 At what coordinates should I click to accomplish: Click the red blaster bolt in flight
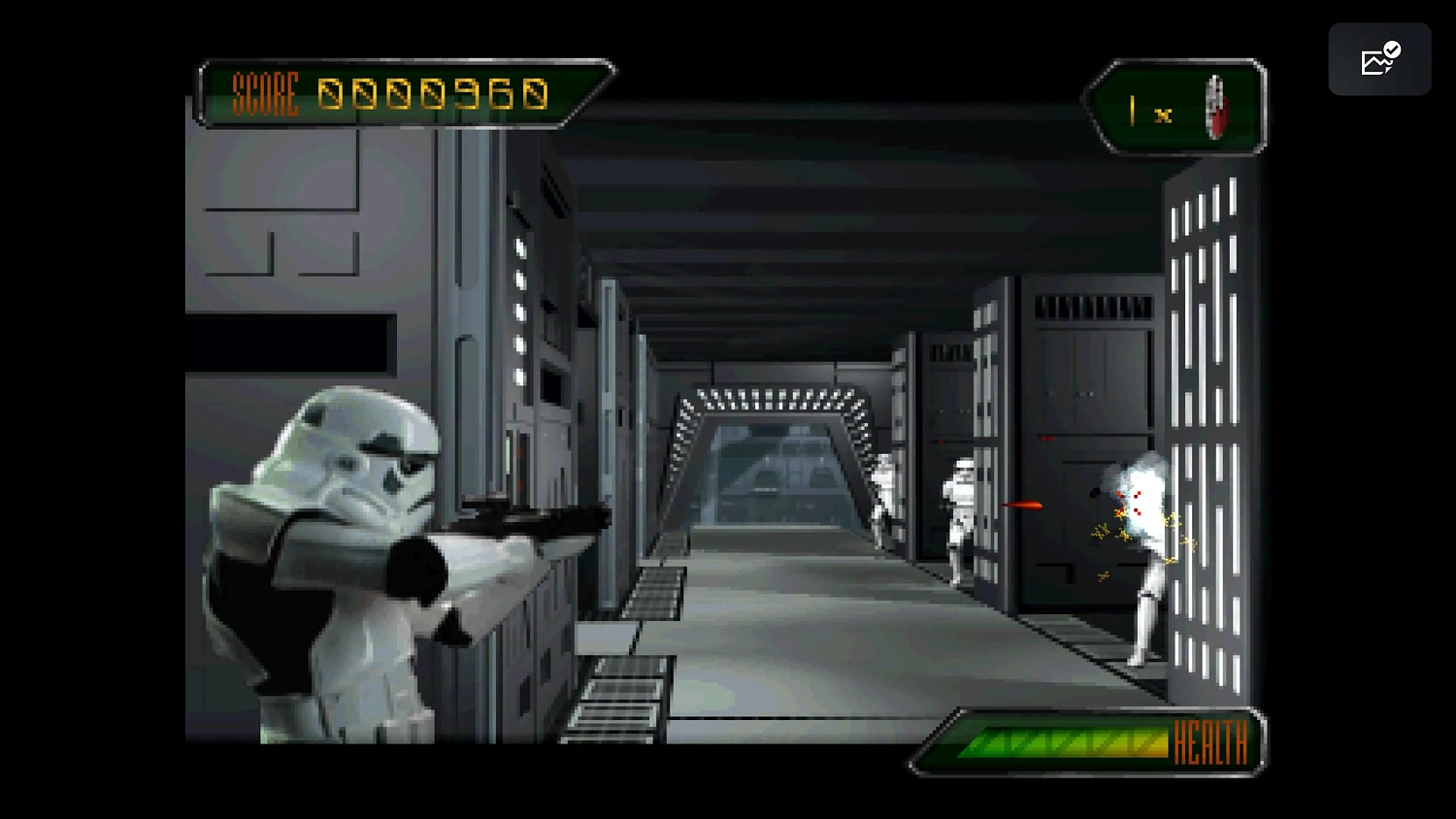[1024, 505]
